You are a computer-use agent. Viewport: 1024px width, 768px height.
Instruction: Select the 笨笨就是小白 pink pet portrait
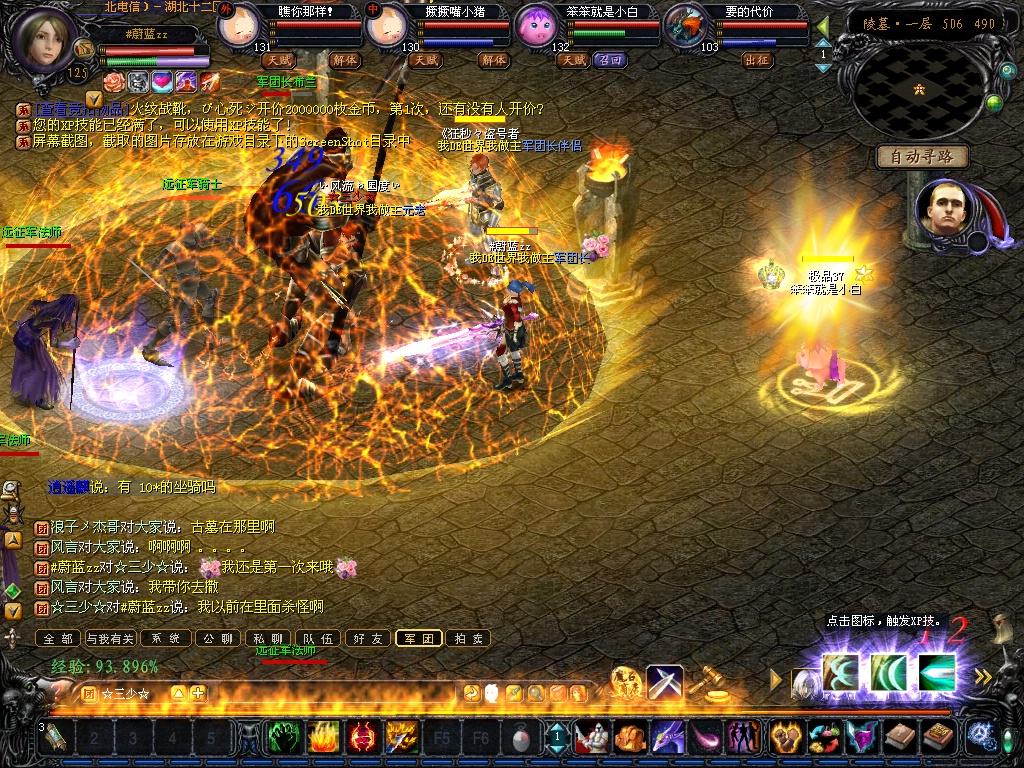[536, 27]
